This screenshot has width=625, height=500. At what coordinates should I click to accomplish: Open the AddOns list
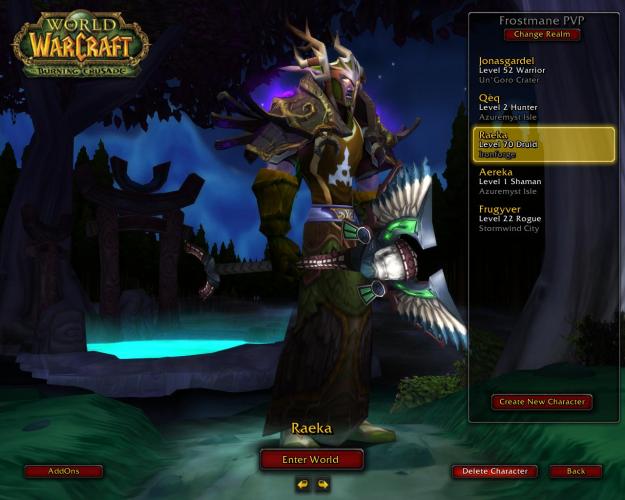63,471
